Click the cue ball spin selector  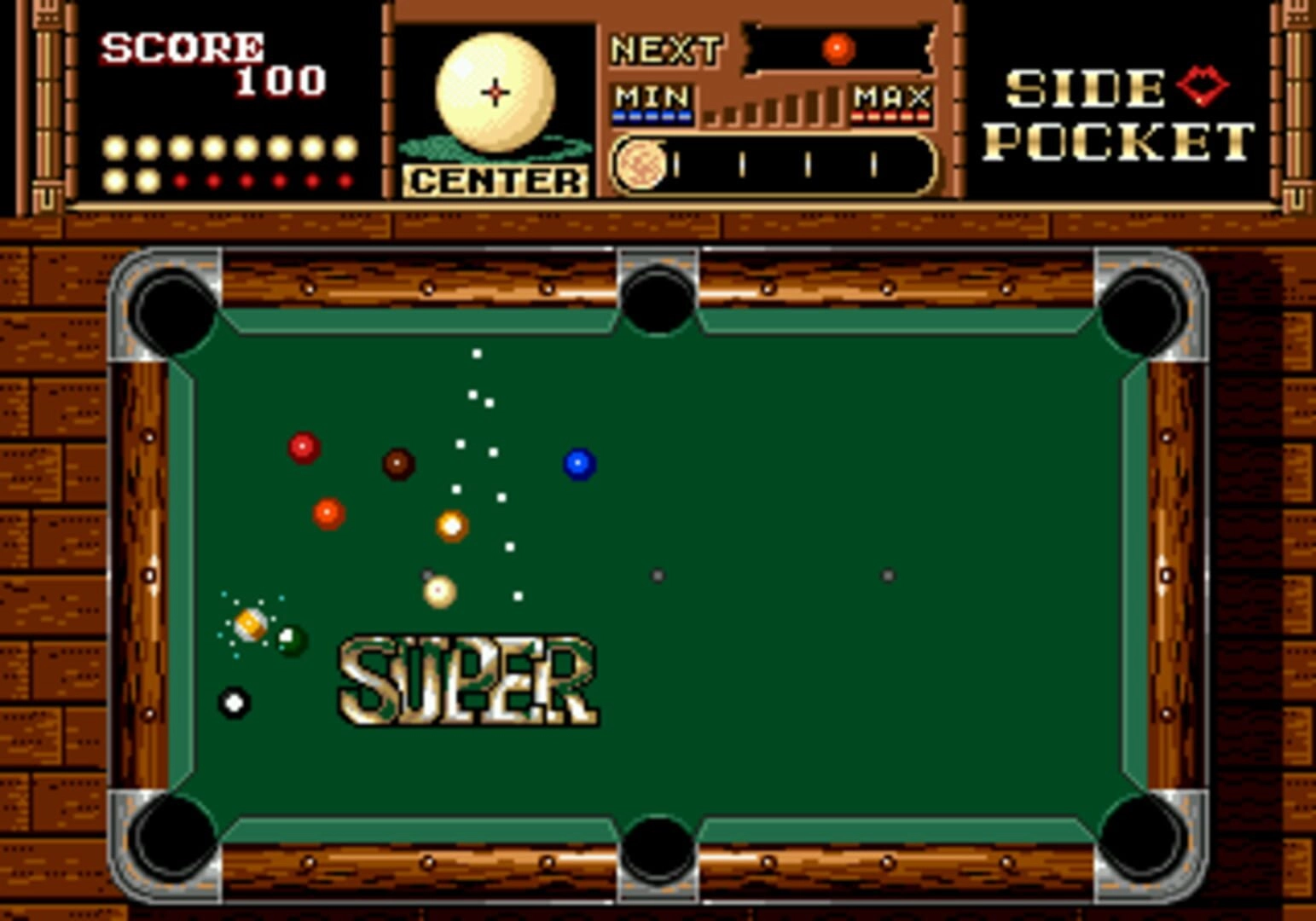tap(495, 92)
